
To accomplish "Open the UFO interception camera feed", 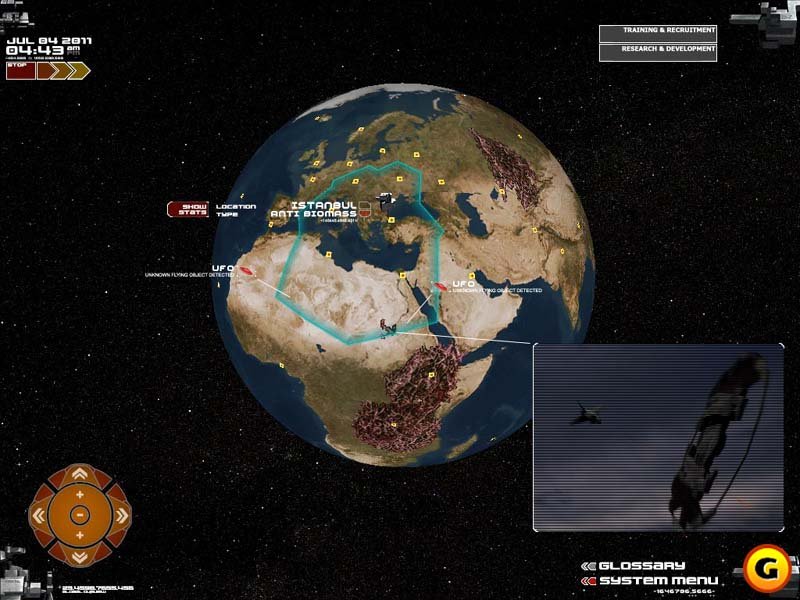I will [658, 436].
